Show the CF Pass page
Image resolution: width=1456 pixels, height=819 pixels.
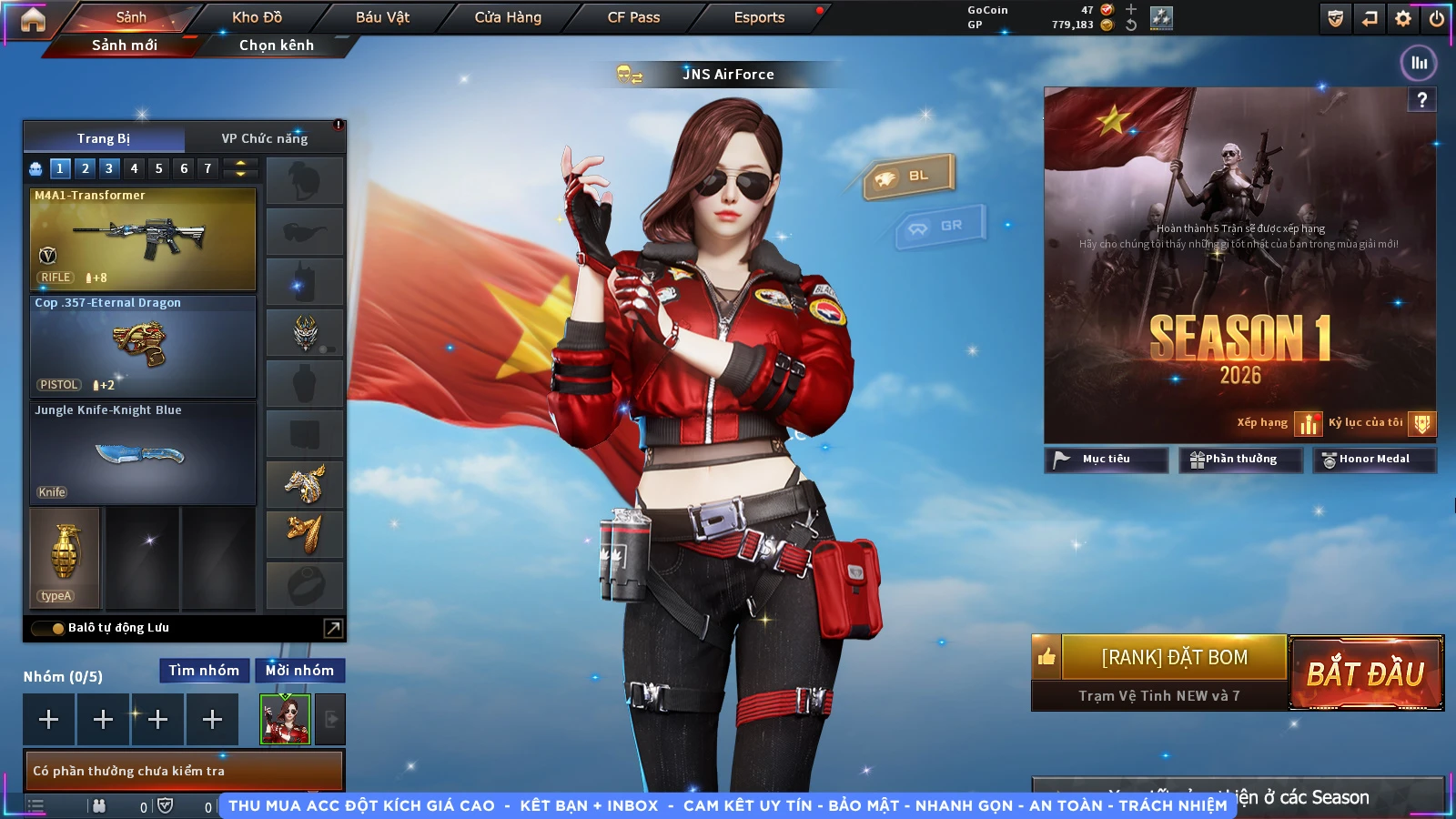point(633,17)
